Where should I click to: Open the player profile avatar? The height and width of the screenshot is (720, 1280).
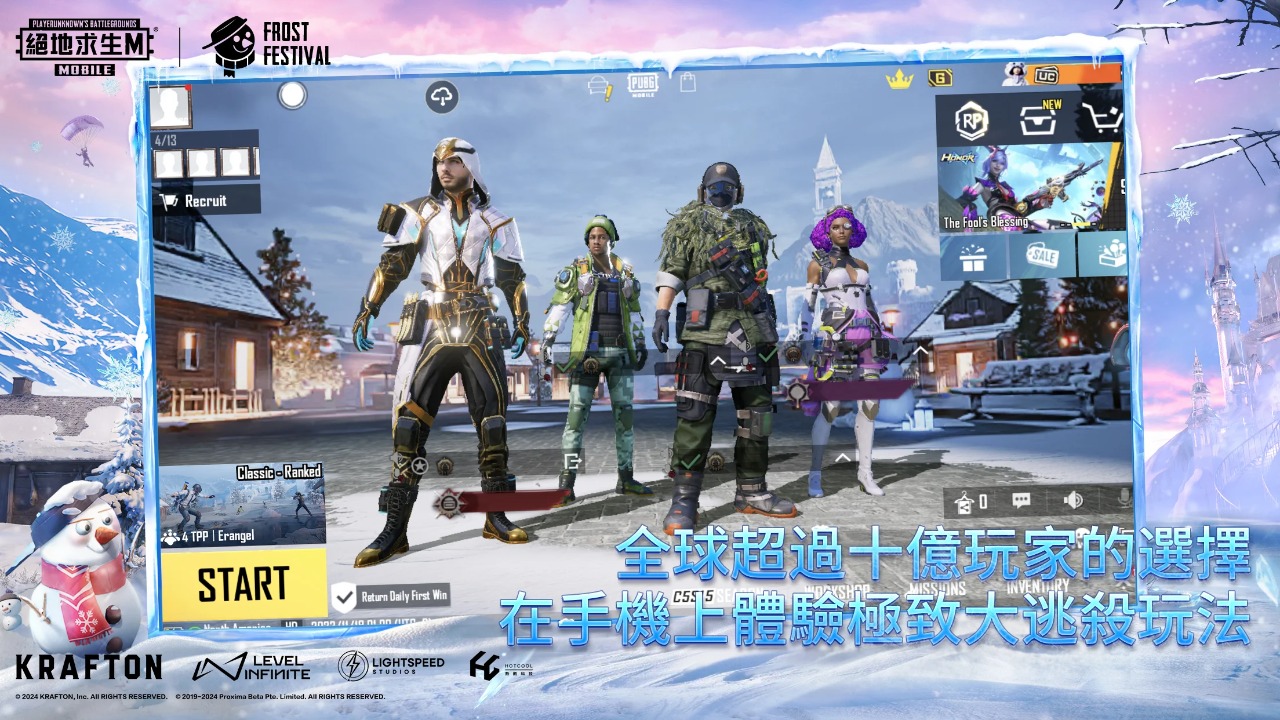pyautogui.click(x=170, y=105)
